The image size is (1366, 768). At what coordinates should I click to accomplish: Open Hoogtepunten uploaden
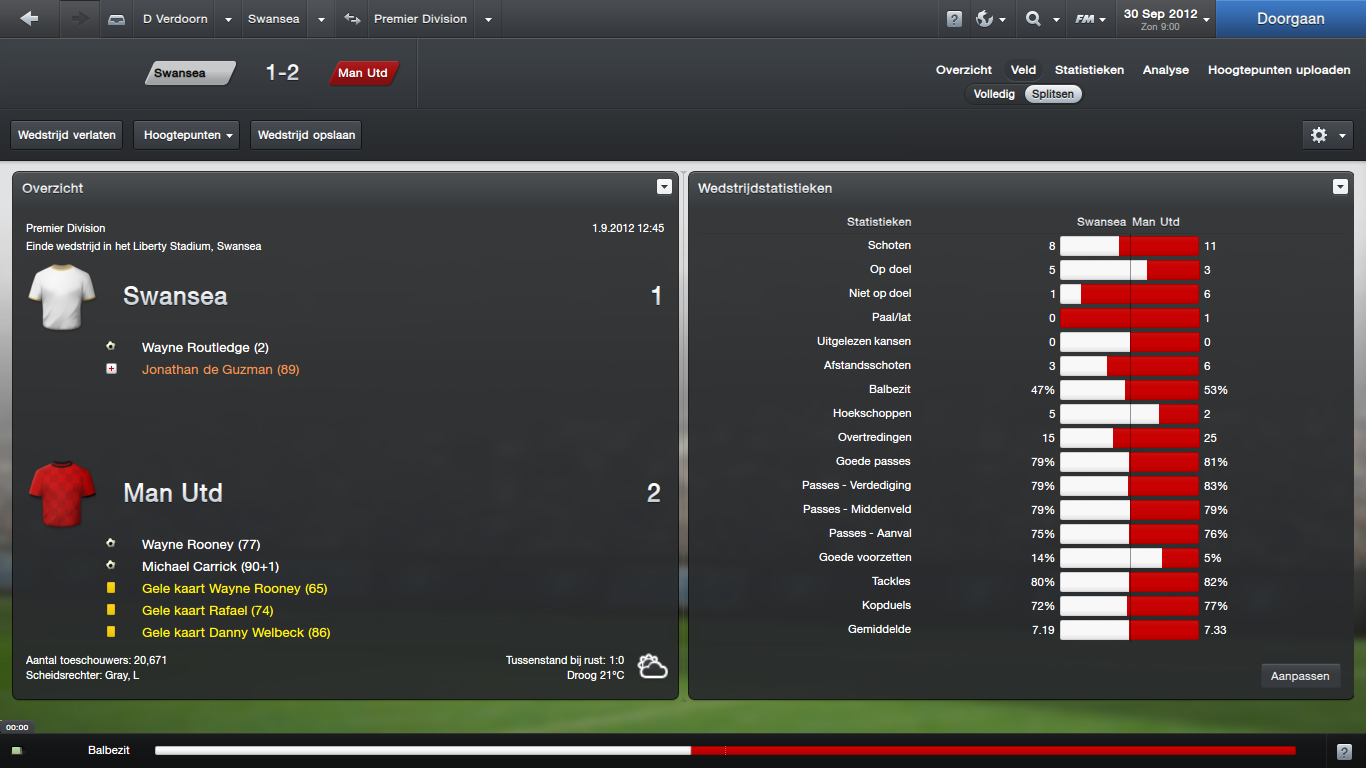(x=1279, y=70)
